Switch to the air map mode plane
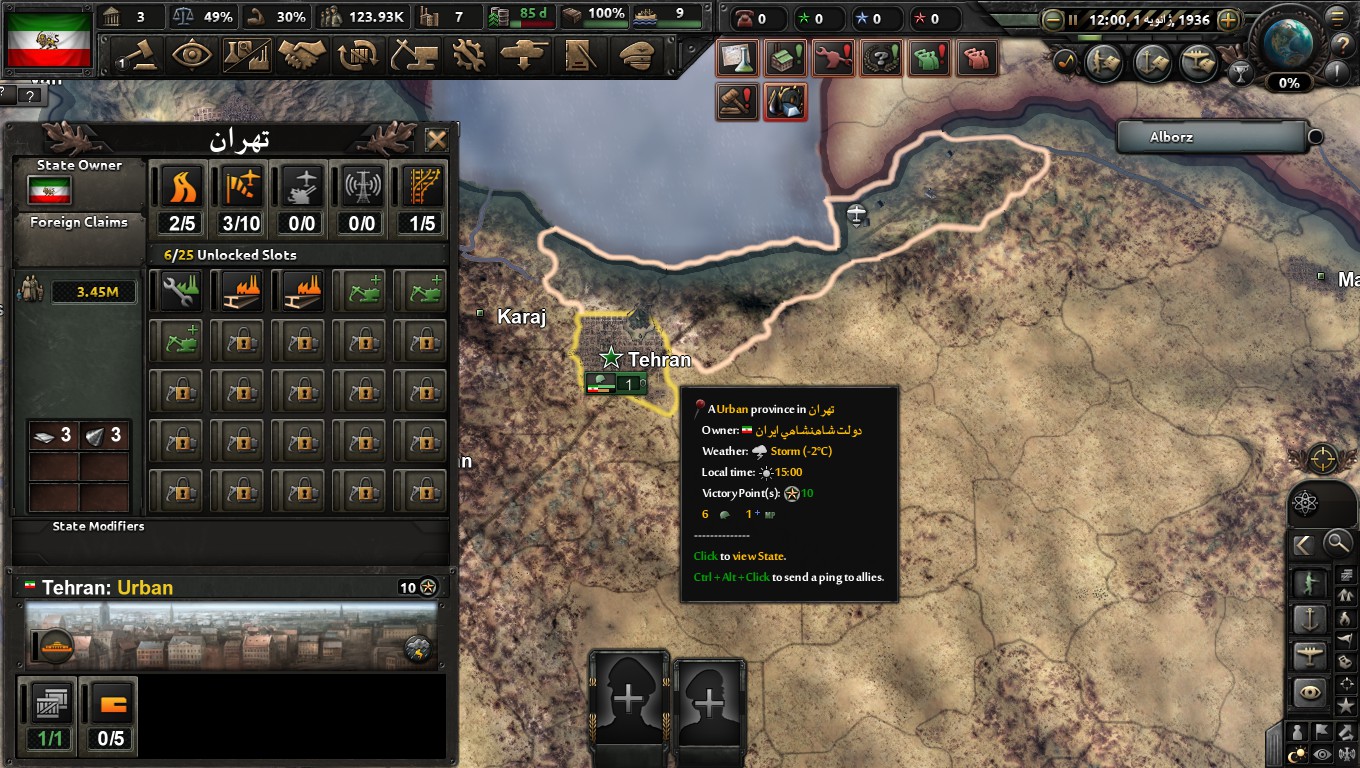1360x768 pixels. [x=1310, y=656]
